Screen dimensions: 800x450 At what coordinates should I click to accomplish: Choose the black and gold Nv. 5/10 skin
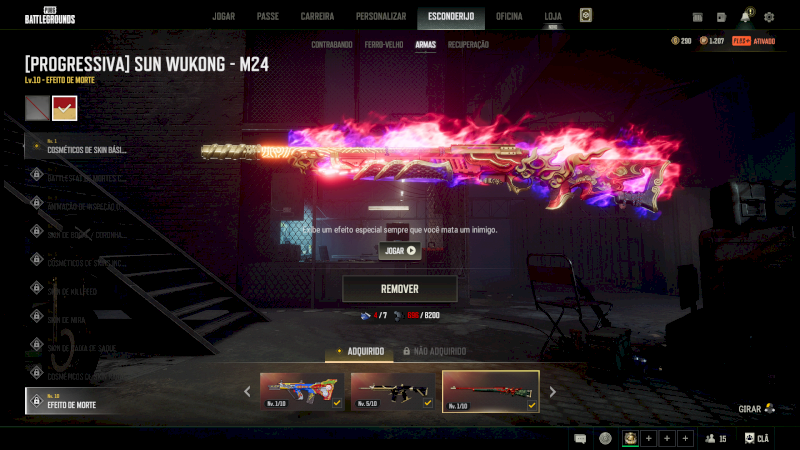(392, 391)
